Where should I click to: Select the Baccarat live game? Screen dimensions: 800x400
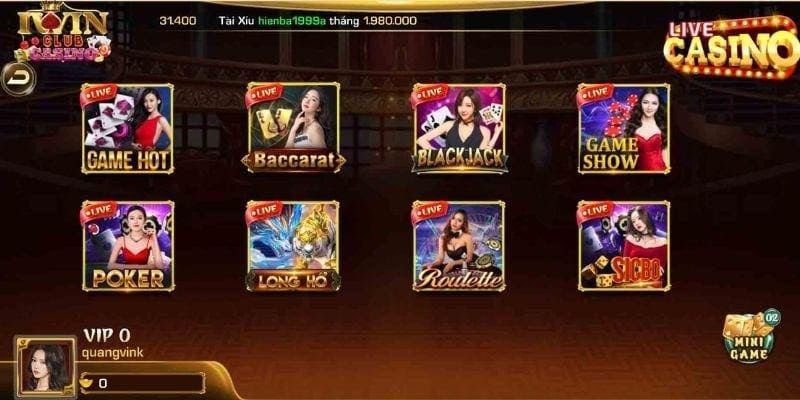[293, 128]
